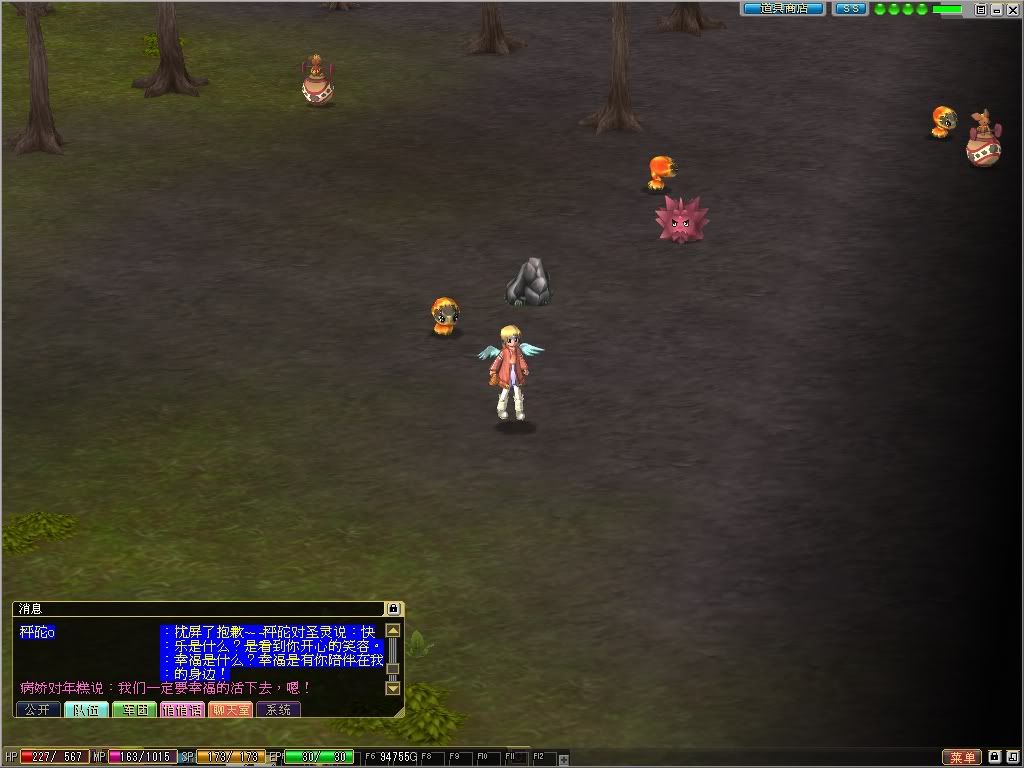Viewport: 1024px width, 768px height.
Task: Open the 军团 legion chat tab
Action: click(133, 709)
